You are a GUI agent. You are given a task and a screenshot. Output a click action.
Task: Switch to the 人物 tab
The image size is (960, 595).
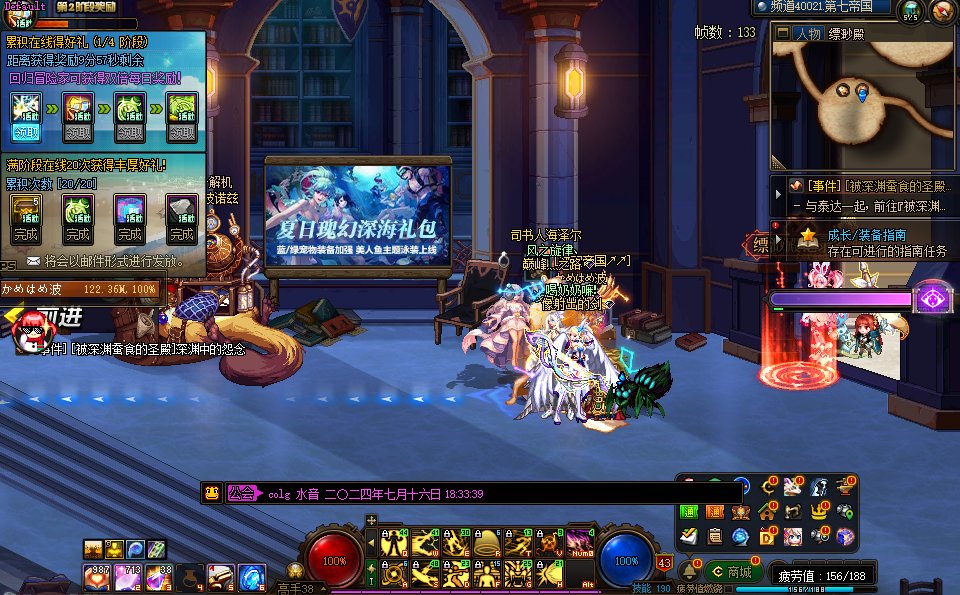[x=808, y=33]
